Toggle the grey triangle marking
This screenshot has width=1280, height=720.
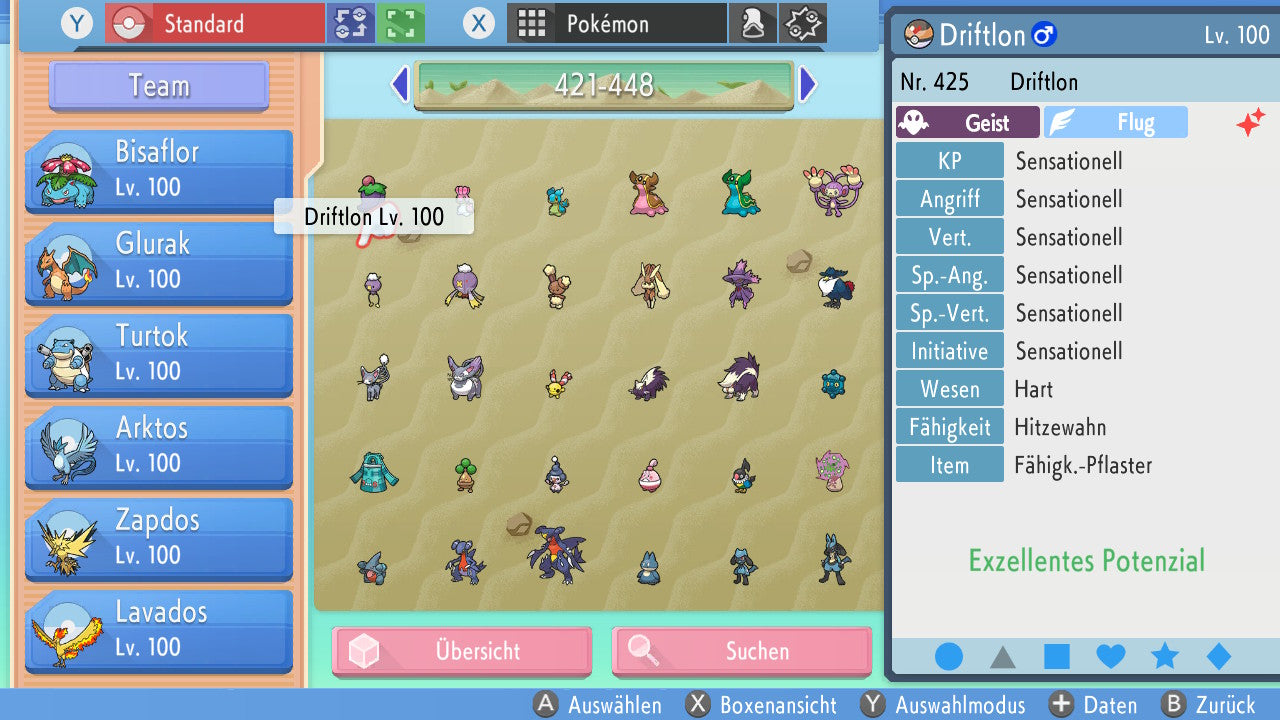click(1003, 656)
